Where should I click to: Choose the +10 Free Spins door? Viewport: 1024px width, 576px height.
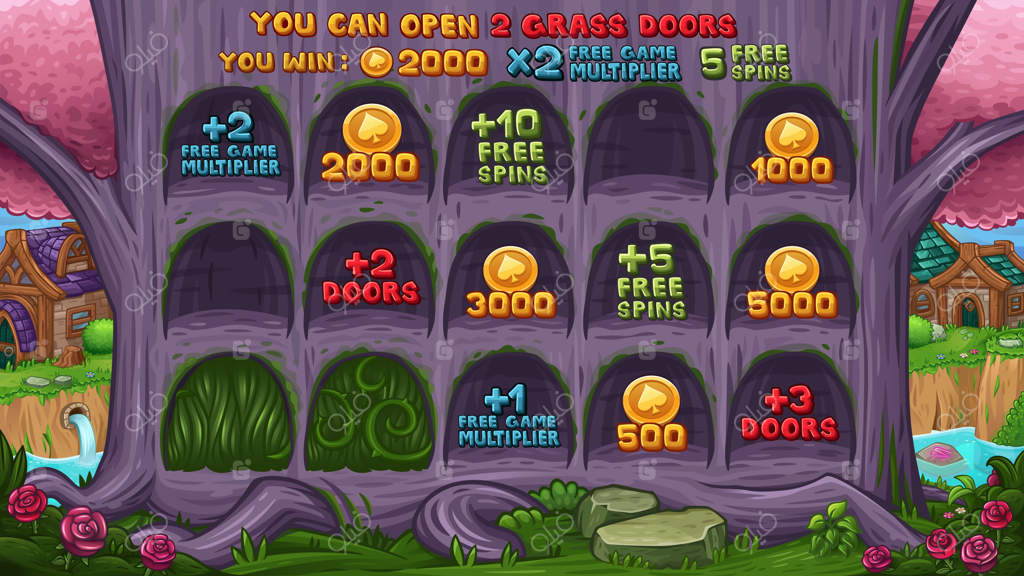pyautogui.click(x=510, y=147)
